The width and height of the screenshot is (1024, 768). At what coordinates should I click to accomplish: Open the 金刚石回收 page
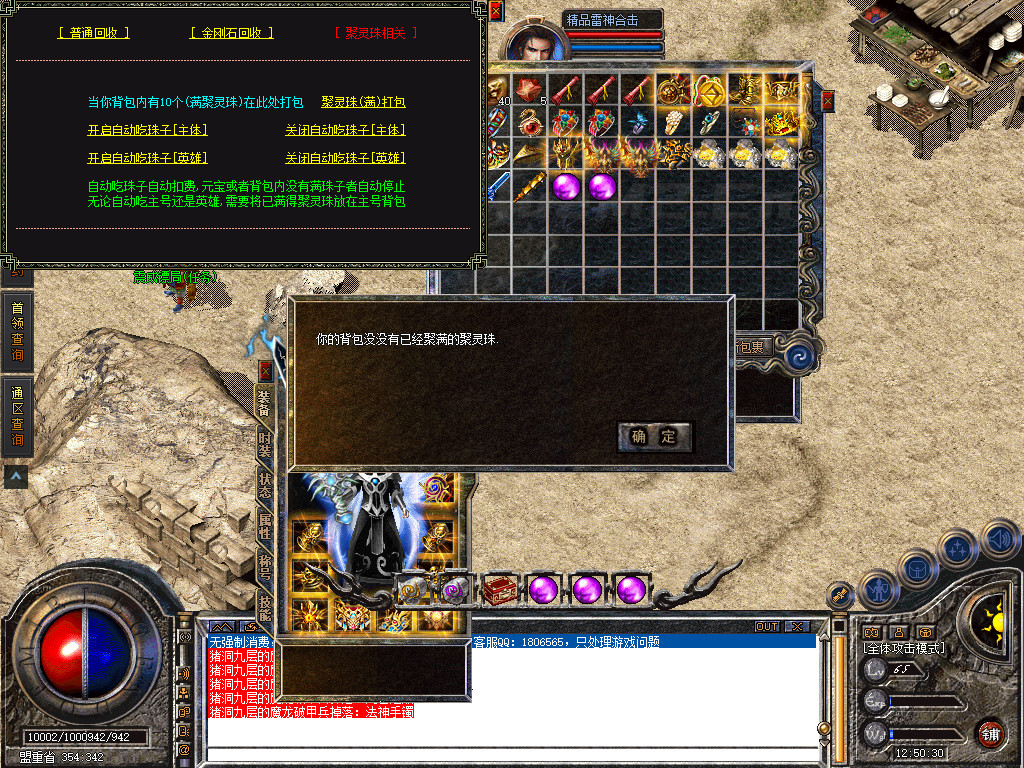[x=231, y=33]
